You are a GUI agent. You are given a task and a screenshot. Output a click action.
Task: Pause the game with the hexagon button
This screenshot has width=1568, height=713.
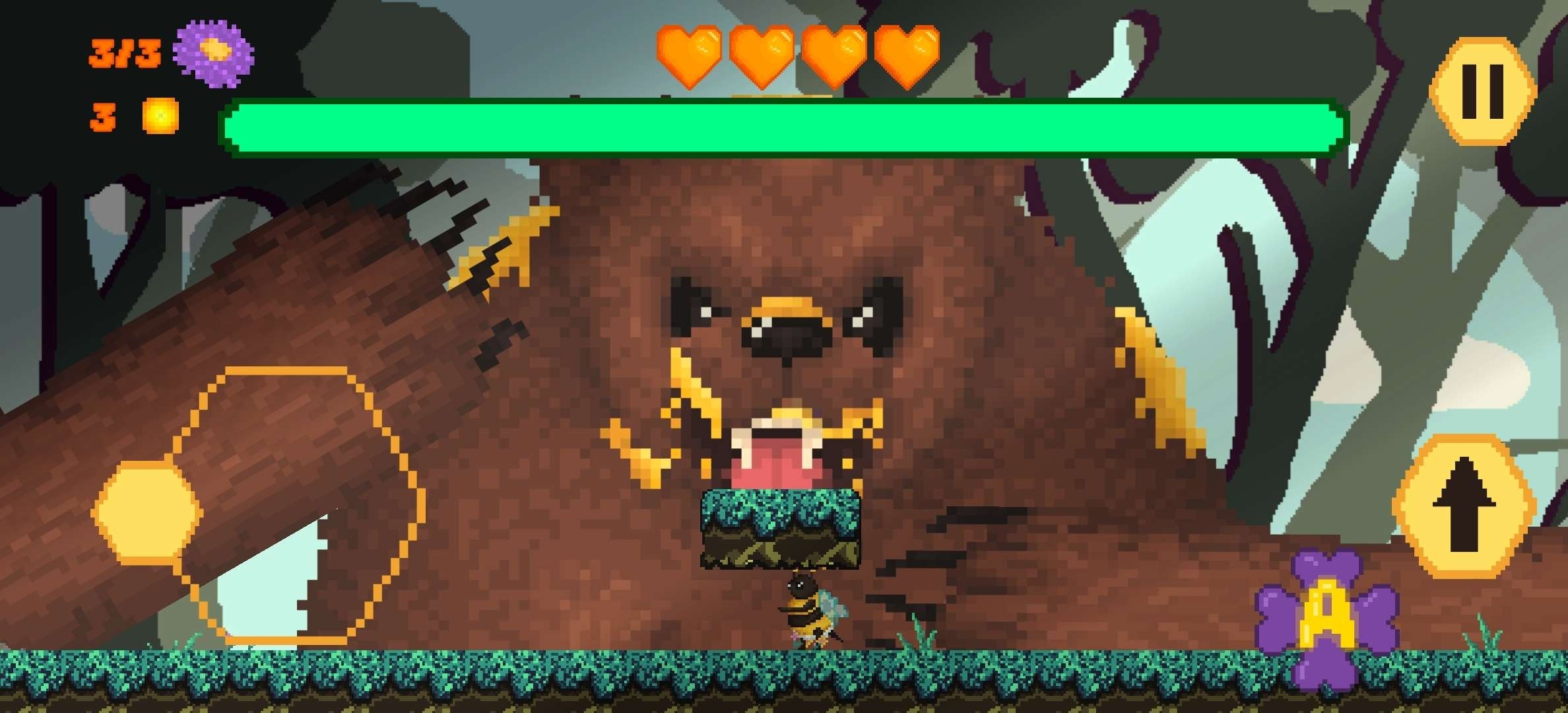pos(1482,91)
